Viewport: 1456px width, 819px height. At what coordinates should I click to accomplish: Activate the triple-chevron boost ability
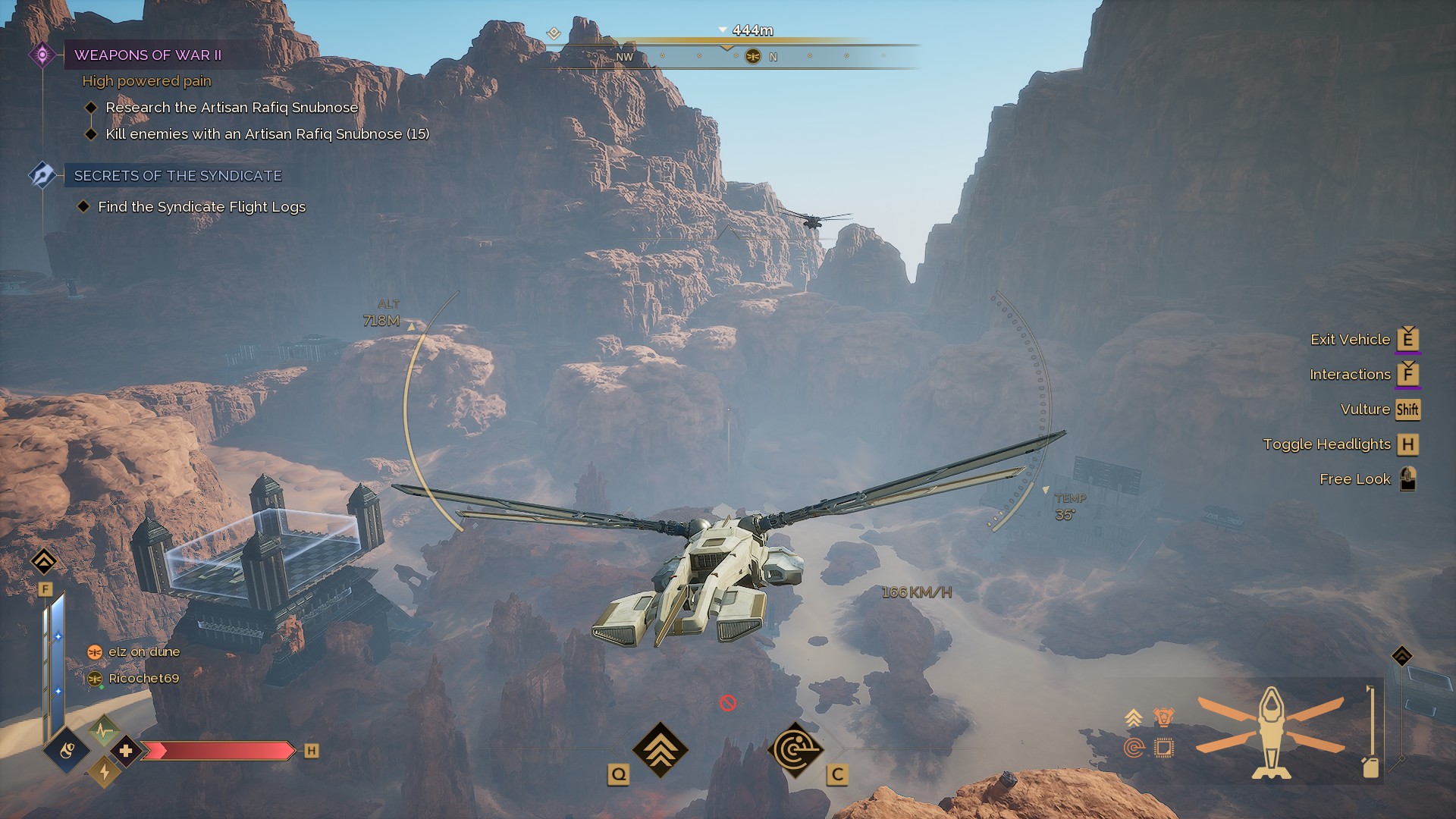660,749
